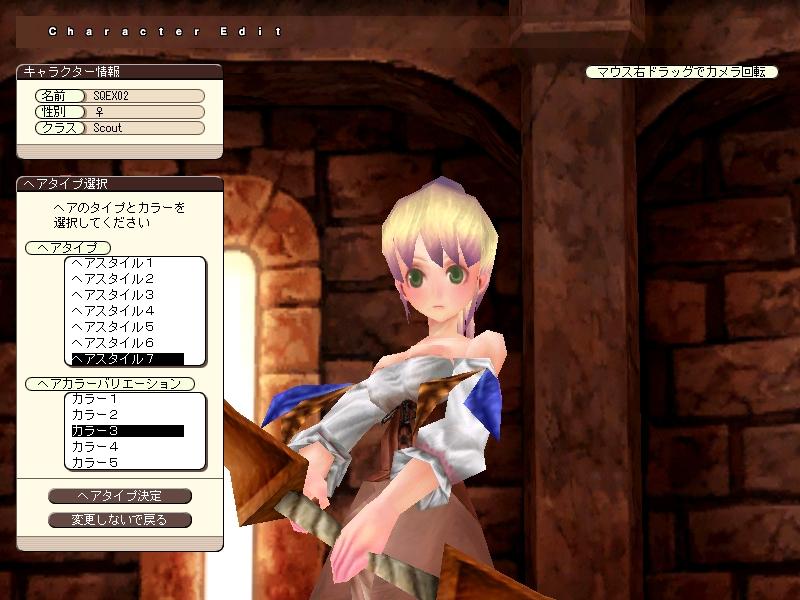
Task: Select the ヘアスタイル4 entry
Action: pos(112,310)
